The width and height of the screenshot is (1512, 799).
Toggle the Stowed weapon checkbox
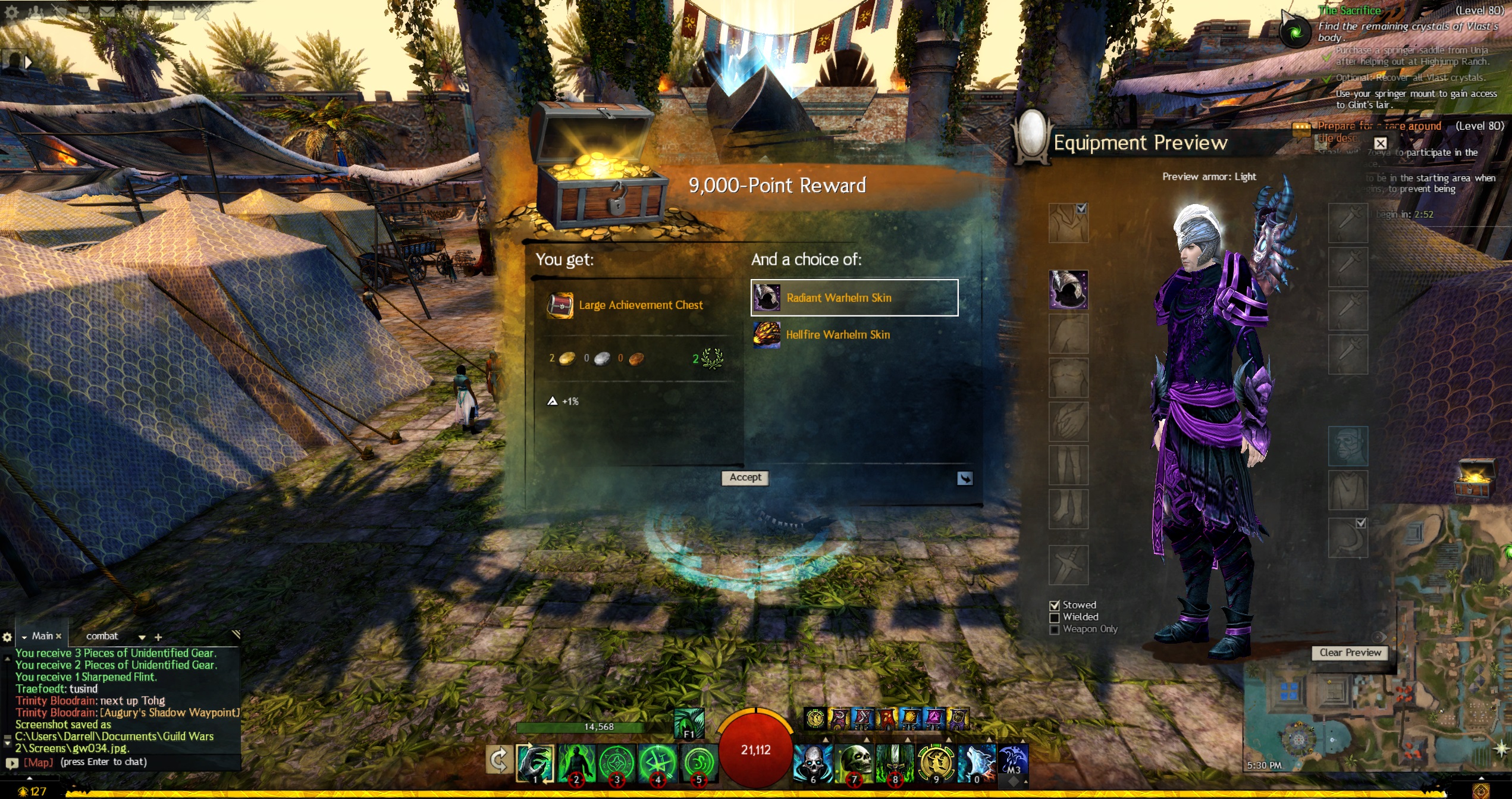(x=1055, y=606)
